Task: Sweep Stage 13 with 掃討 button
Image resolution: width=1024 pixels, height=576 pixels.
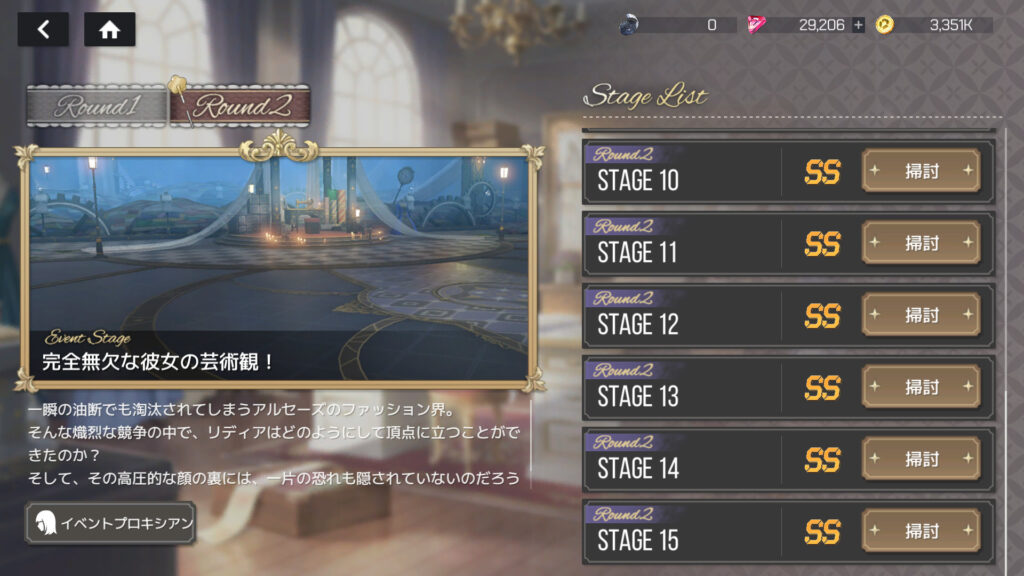Action: tap(921, 387)
